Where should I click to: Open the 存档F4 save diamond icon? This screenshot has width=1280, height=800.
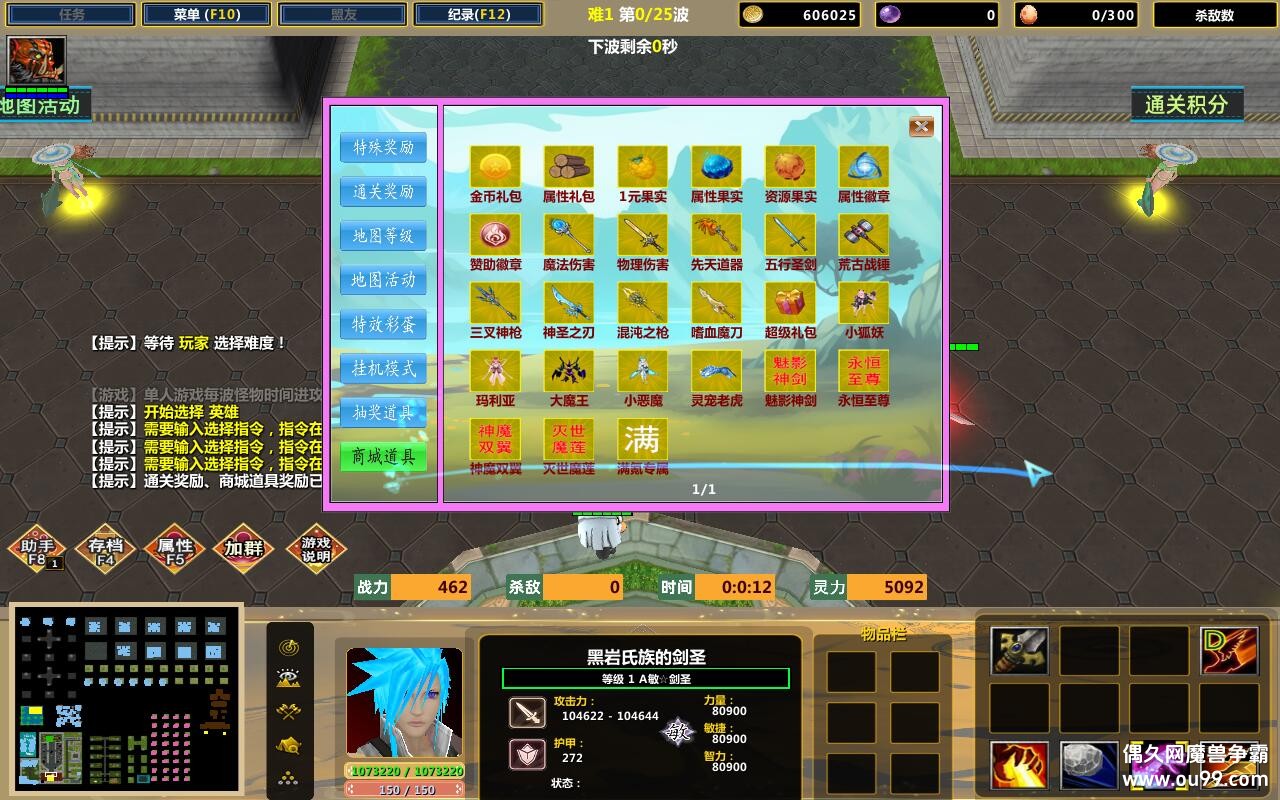[107, 547]
